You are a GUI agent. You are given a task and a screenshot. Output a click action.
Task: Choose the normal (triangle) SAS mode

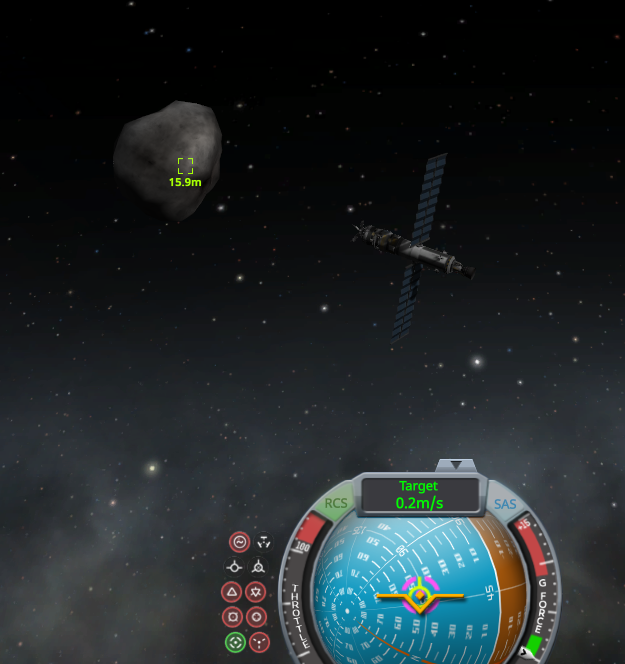click(231, 592)
